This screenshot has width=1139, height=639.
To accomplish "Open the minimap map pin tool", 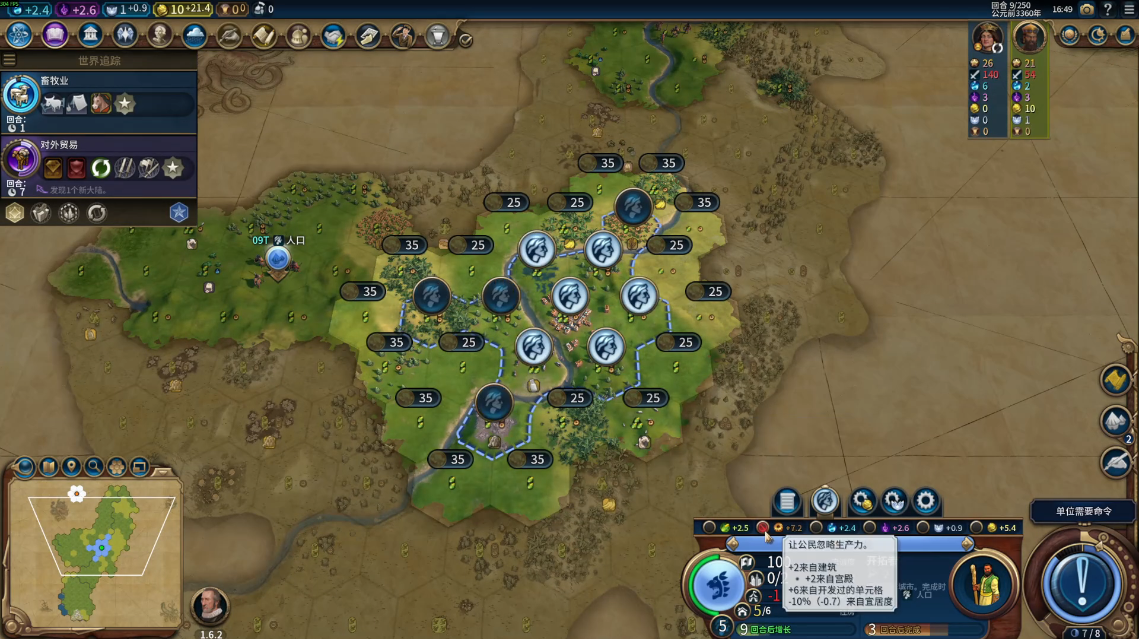I will 71,466.
